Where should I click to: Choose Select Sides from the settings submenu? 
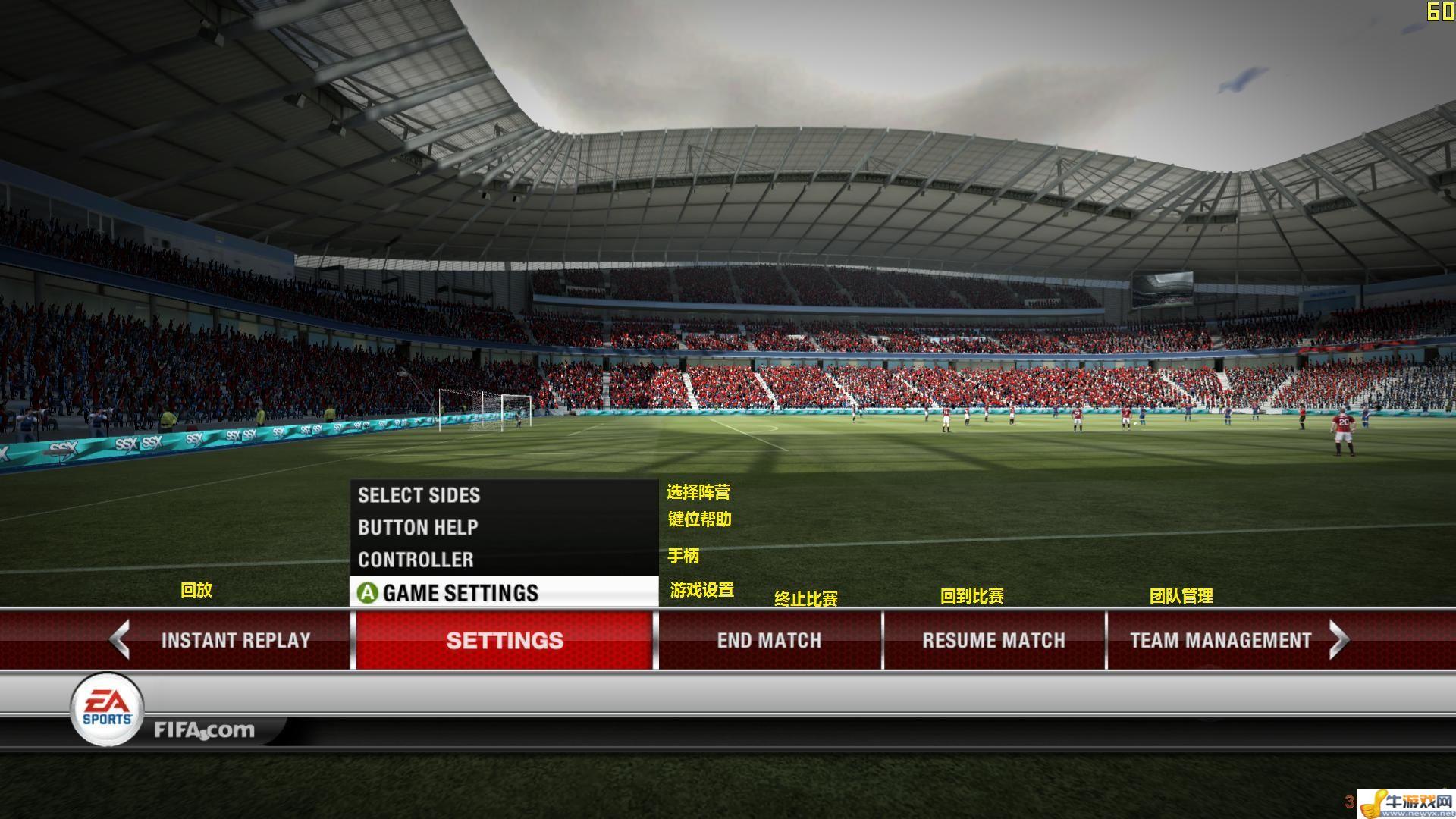point(419,495)
